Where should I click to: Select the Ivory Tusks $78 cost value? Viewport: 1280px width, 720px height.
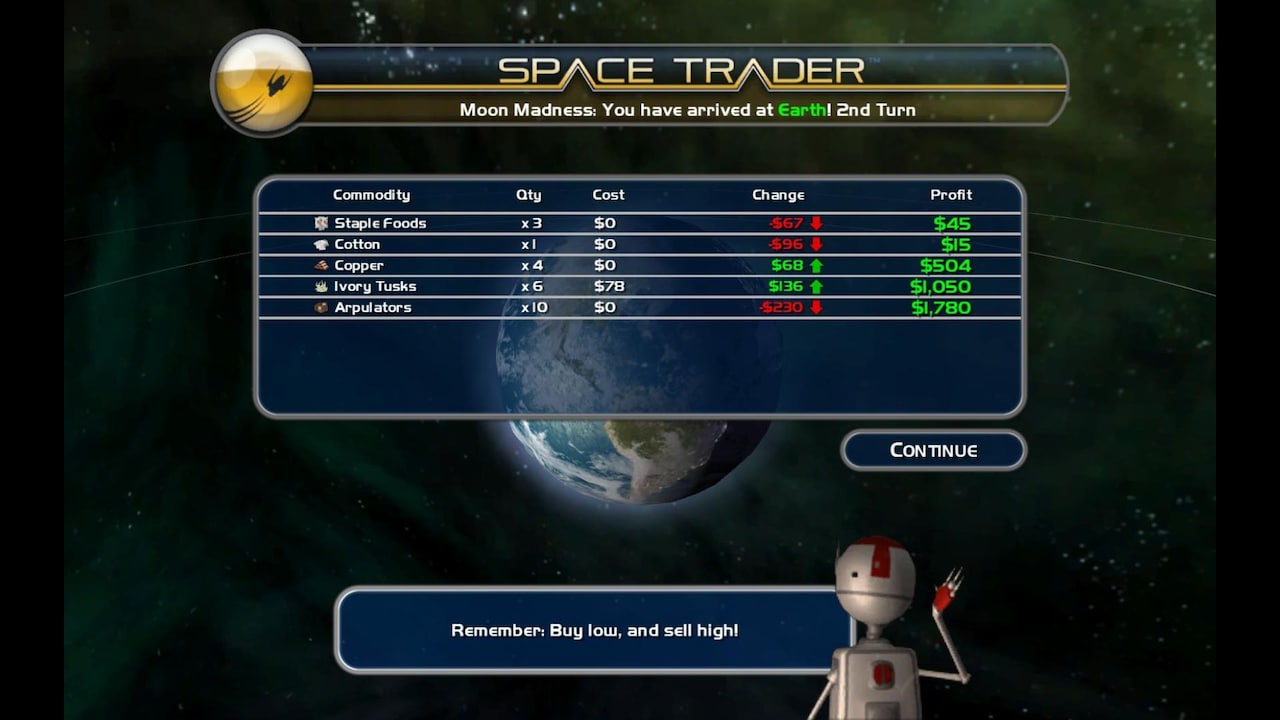tap(608, 286)
